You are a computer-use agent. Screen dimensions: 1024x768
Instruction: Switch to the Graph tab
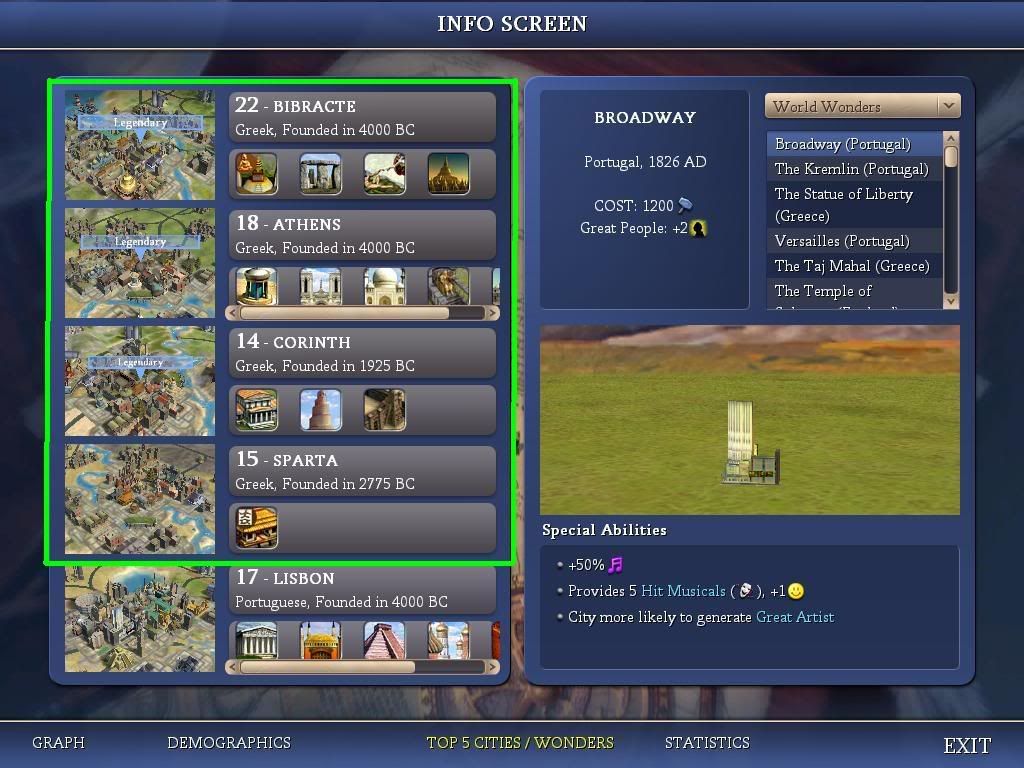coord(58,743)
